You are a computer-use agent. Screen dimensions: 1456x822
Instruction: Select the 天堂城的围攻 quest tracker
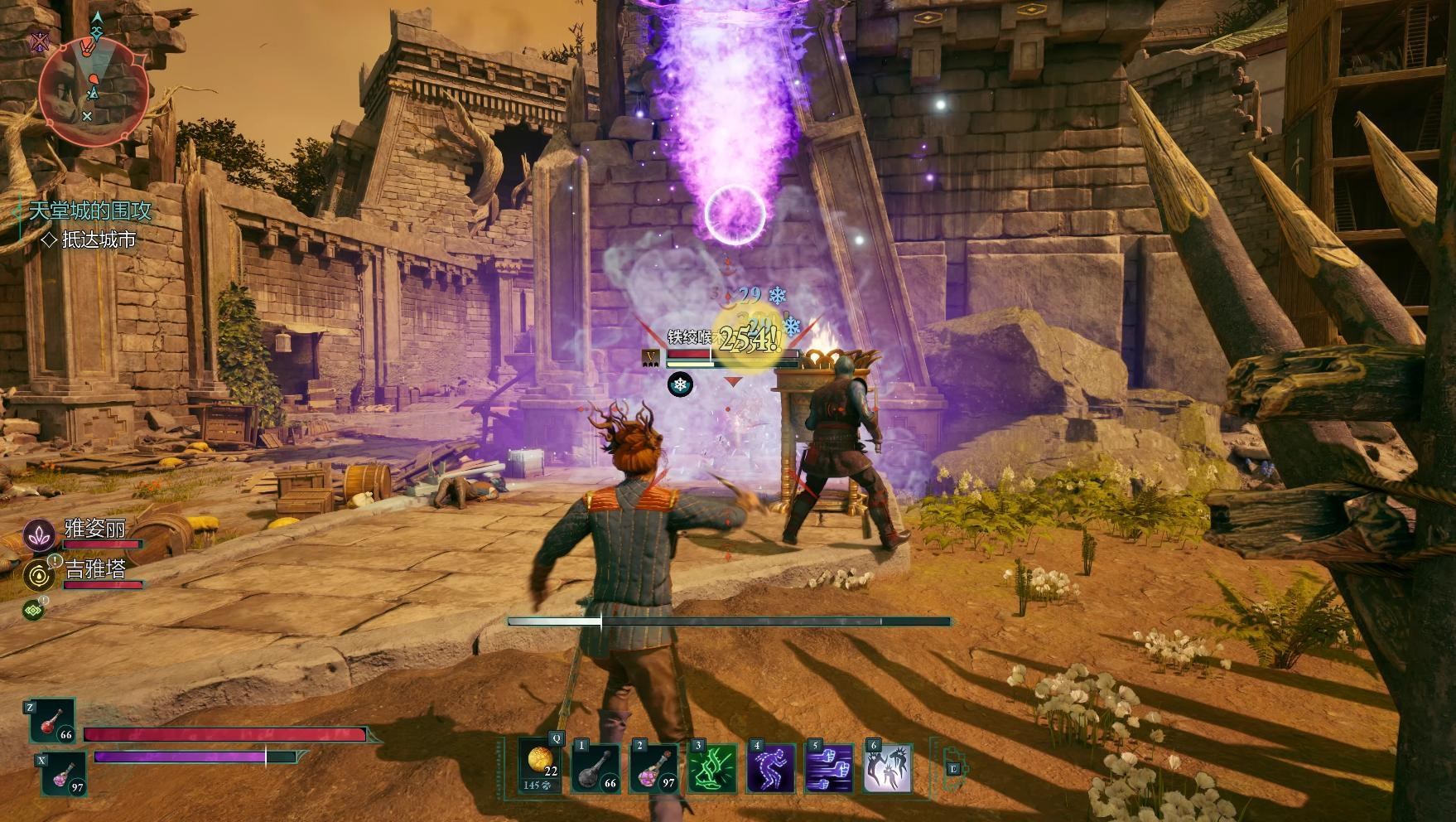coord(90,210)
